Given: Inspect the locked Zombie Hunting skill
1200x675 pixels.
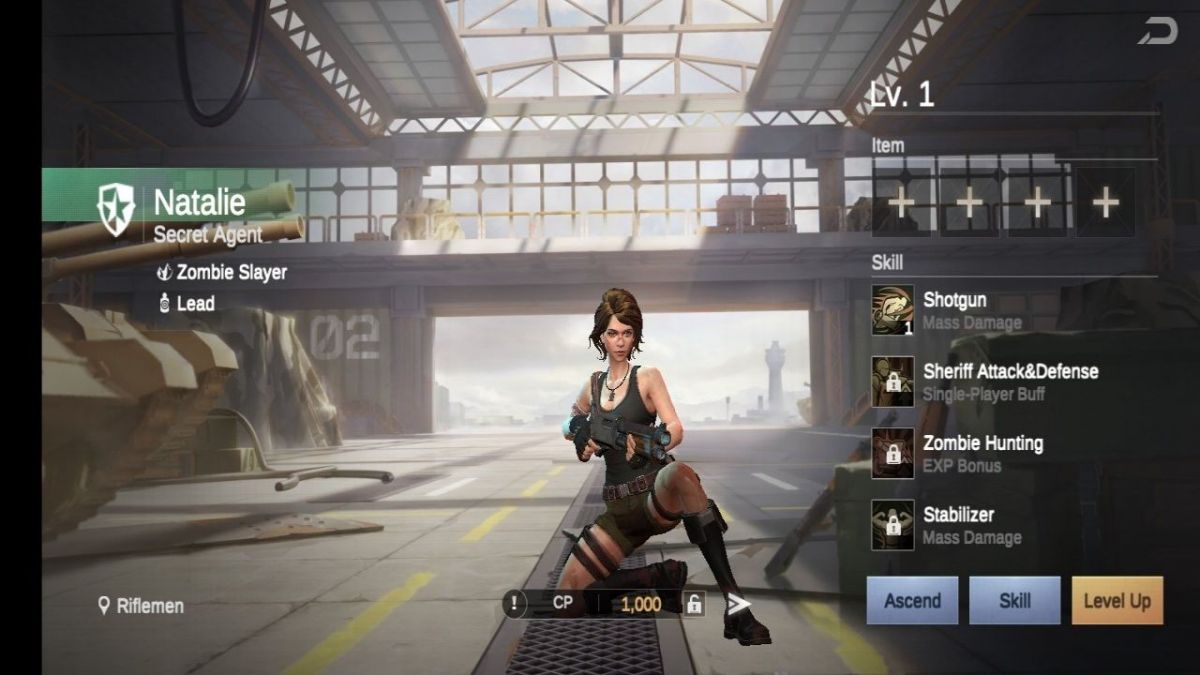Looking at the screenshot, I should point(892,454).
